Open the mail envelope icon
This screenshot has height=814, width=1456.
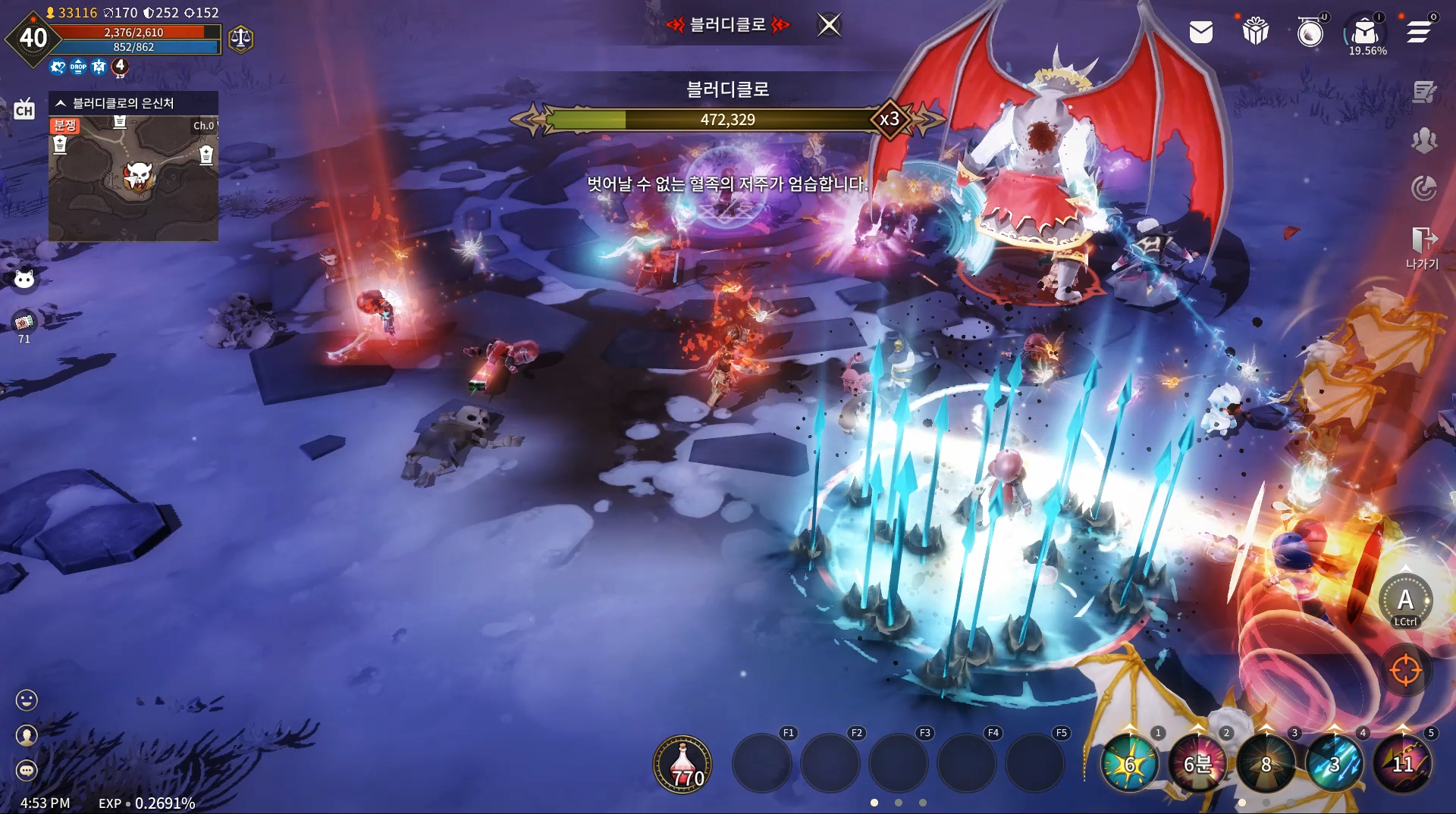pyautogui.click(x=1201, y=32)
